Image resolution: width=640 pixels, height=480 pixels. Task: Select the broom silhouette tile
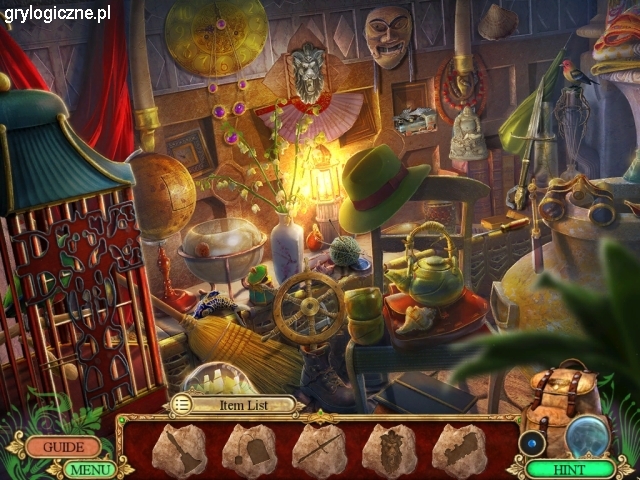(179, 449)
